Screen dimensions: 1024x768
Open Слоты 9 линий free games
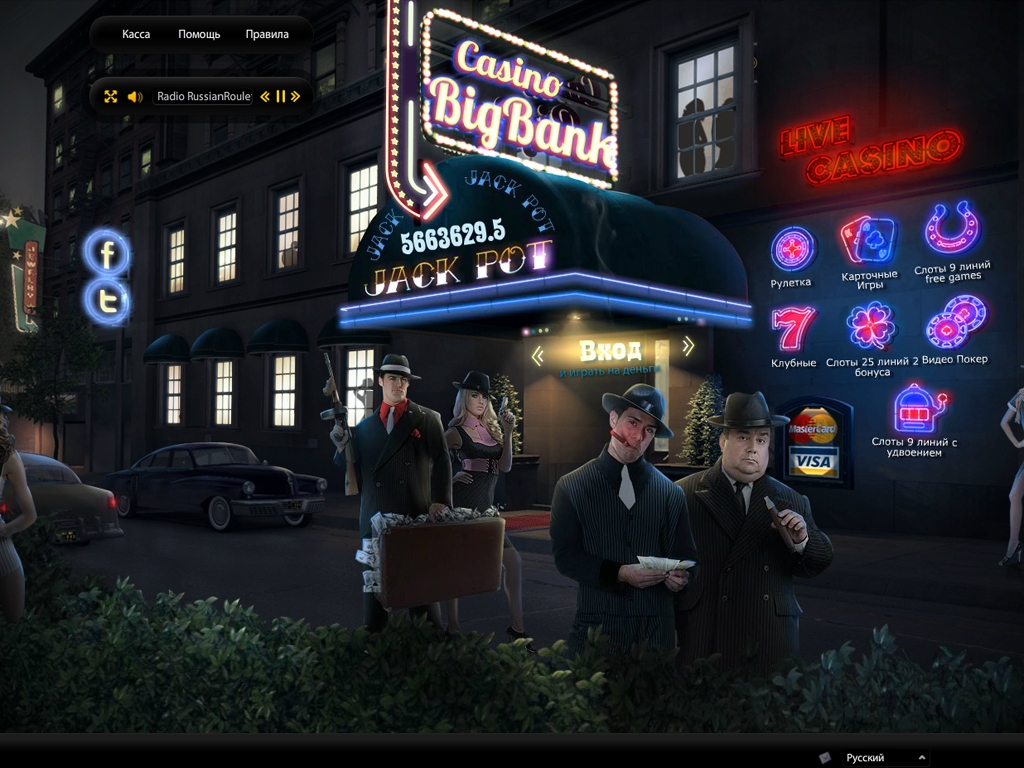pos(951,231)
